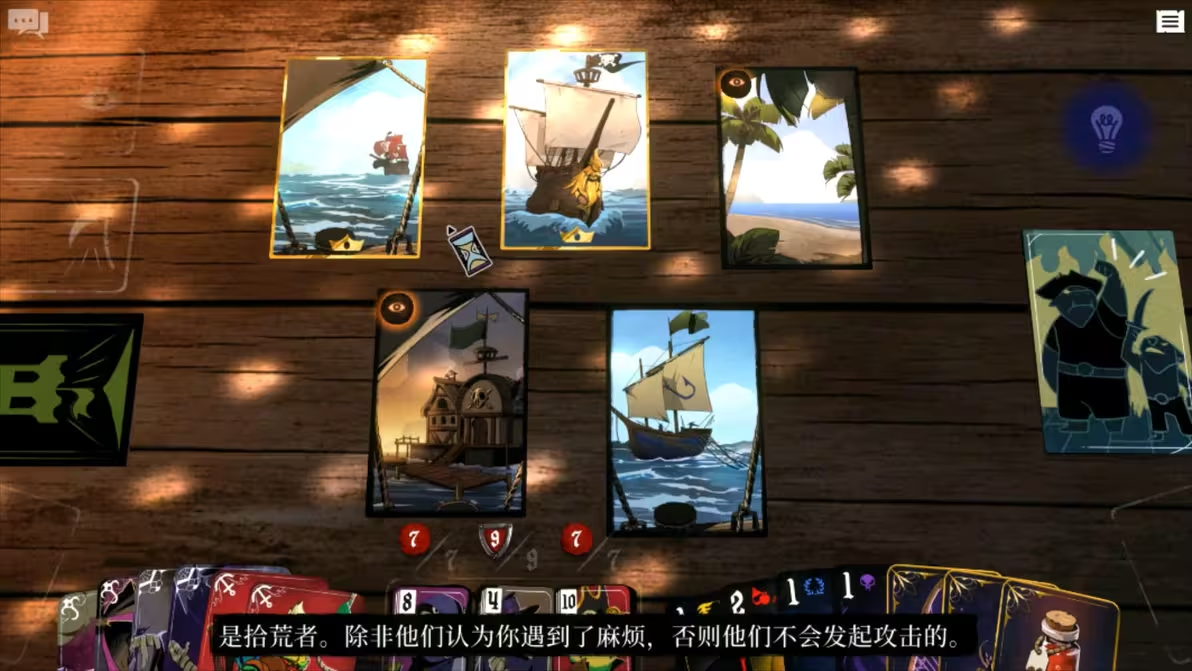1192x671 pixels.
Task: Click the eye icon on tavern card
Action: point(396,308)
